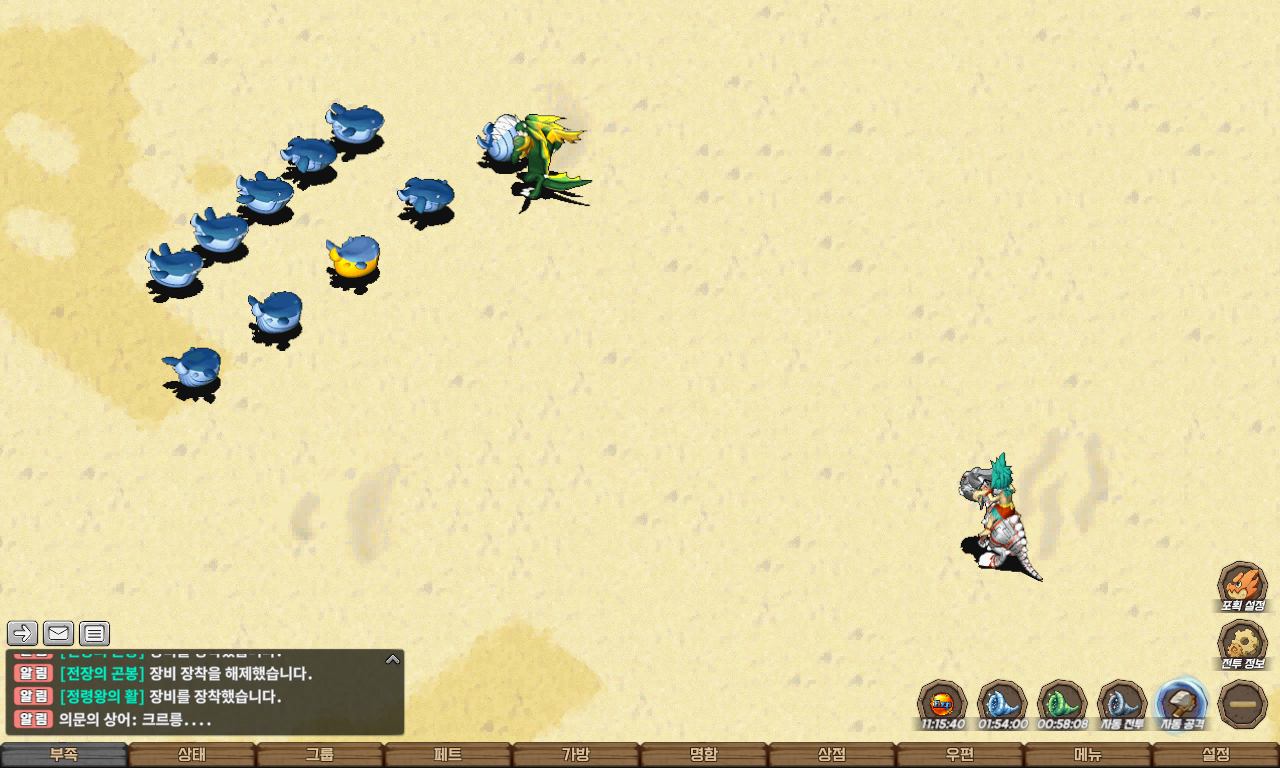Click the green horn buff icon

click(x=1062, y=702)
